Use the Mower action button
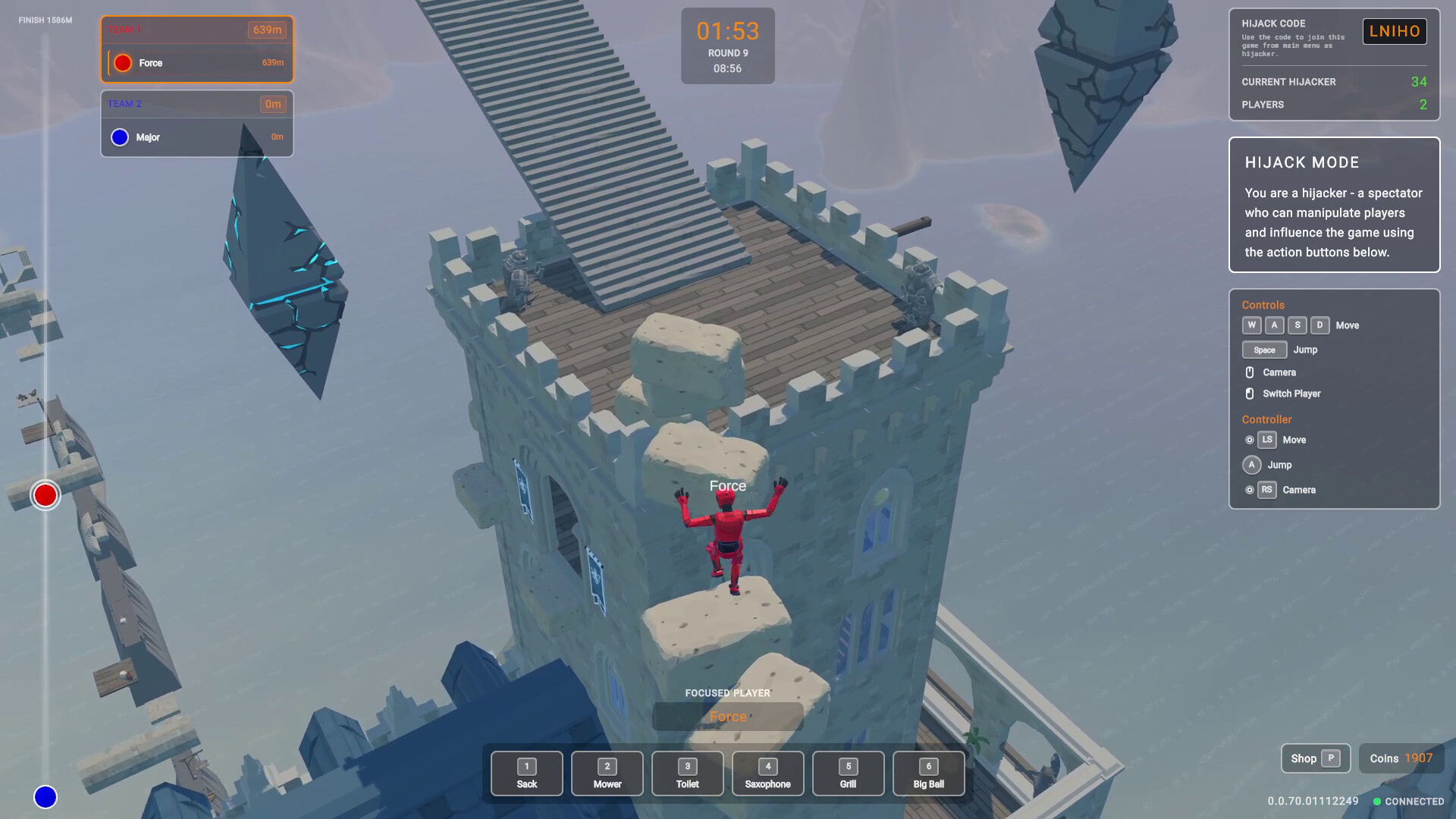 [607, 773]
